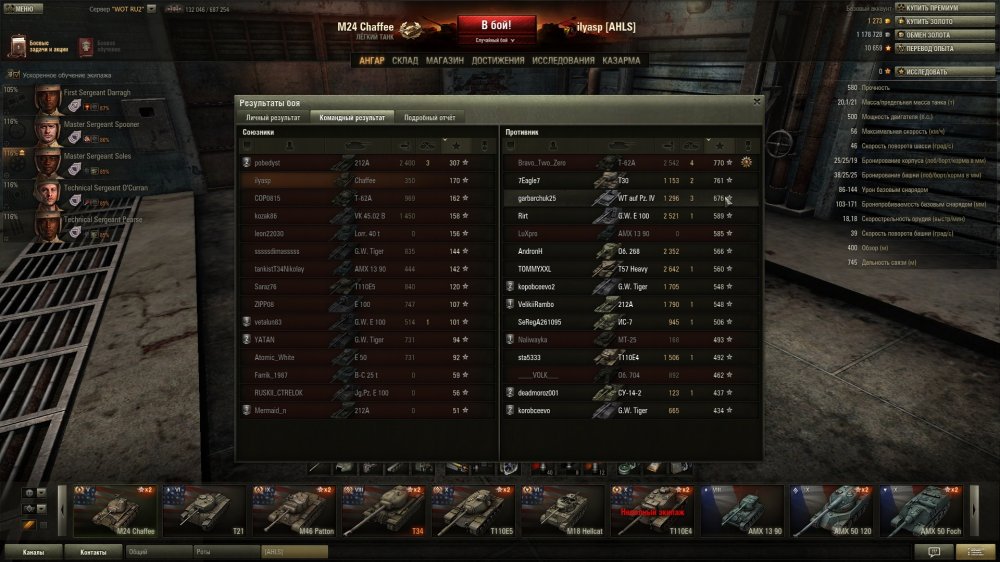This screenshot has width=1000, height=562.
Task: Open the Контакты panel
Action: (x=93, y=551)
